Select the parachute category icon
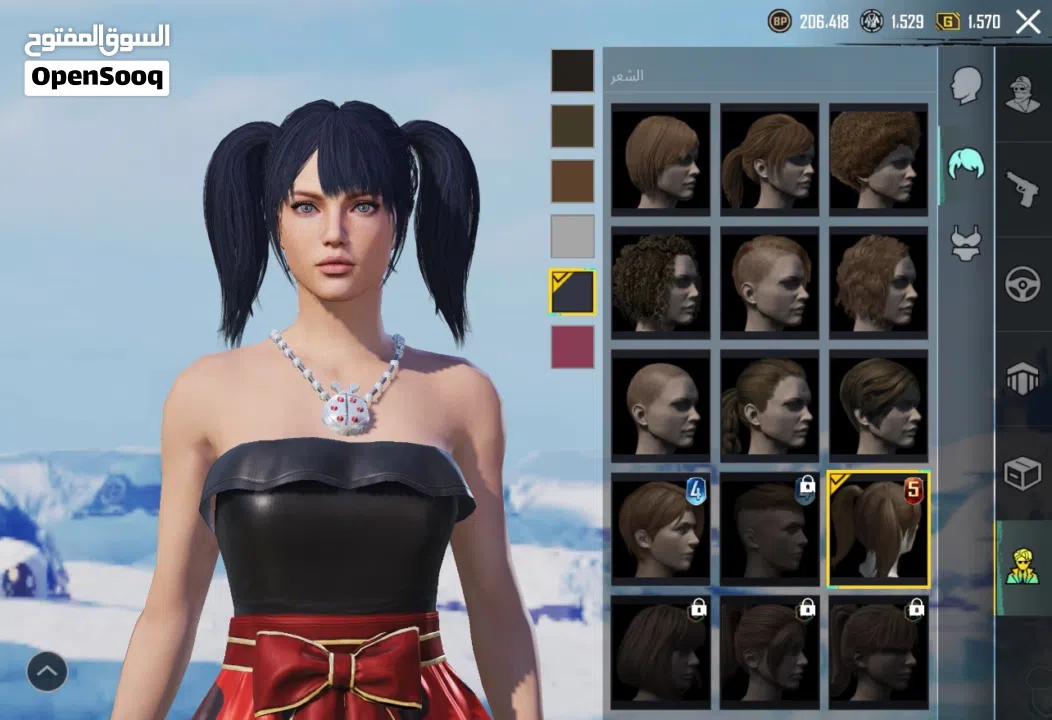This screenshot has width=1052, height=720. click(x=1023, y=379)
